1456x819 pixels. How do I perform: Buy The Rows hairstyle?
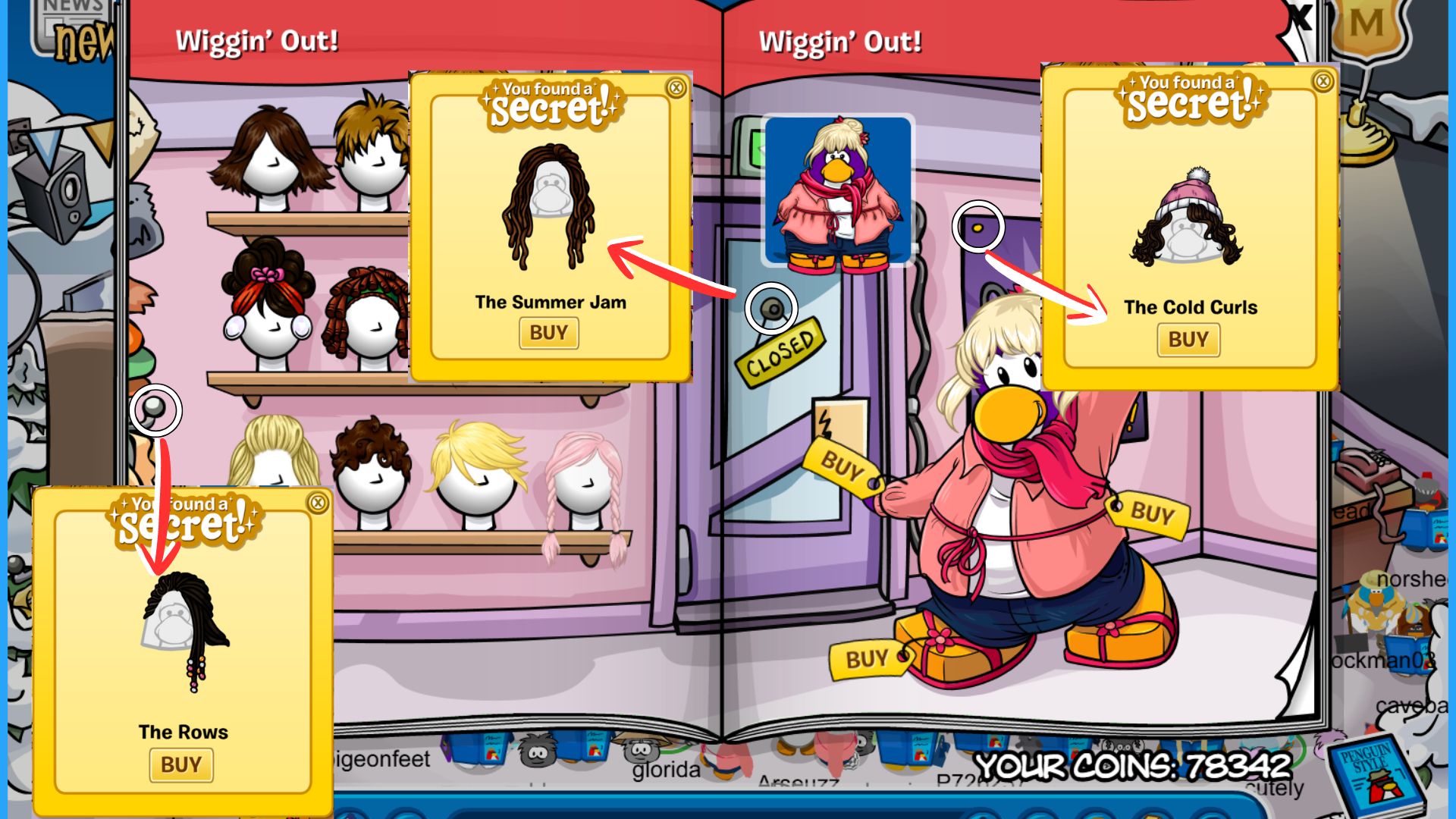click(181, 765)
